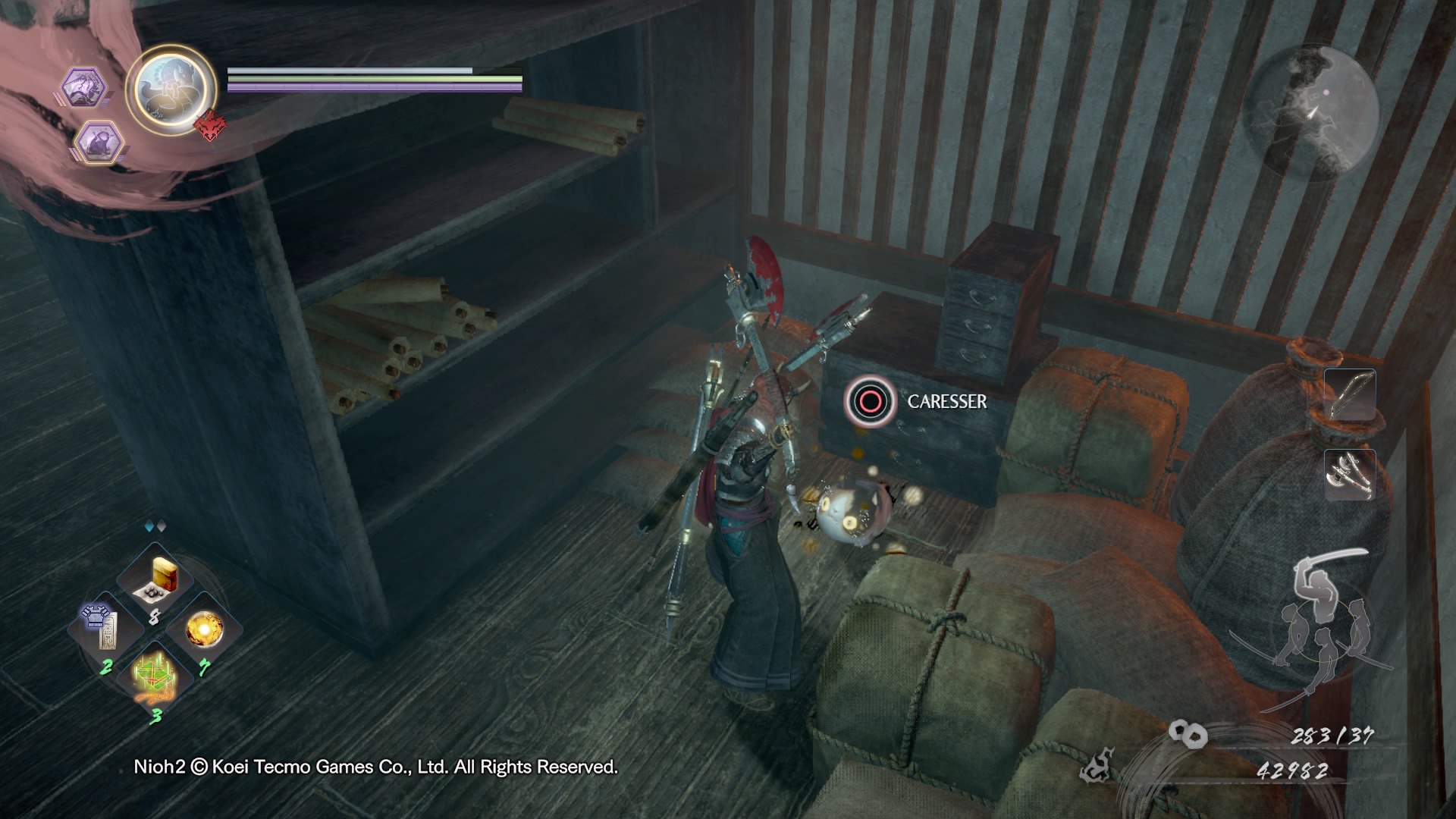Open the circular minimap radar
Image resolution: width=1456 pixels, height=819 pixels.
tap(1313, 115)
